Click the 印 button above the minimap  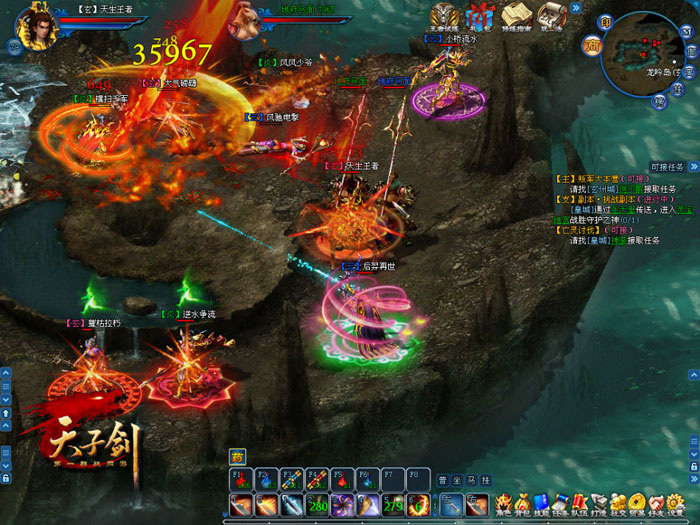pos(605,21)
